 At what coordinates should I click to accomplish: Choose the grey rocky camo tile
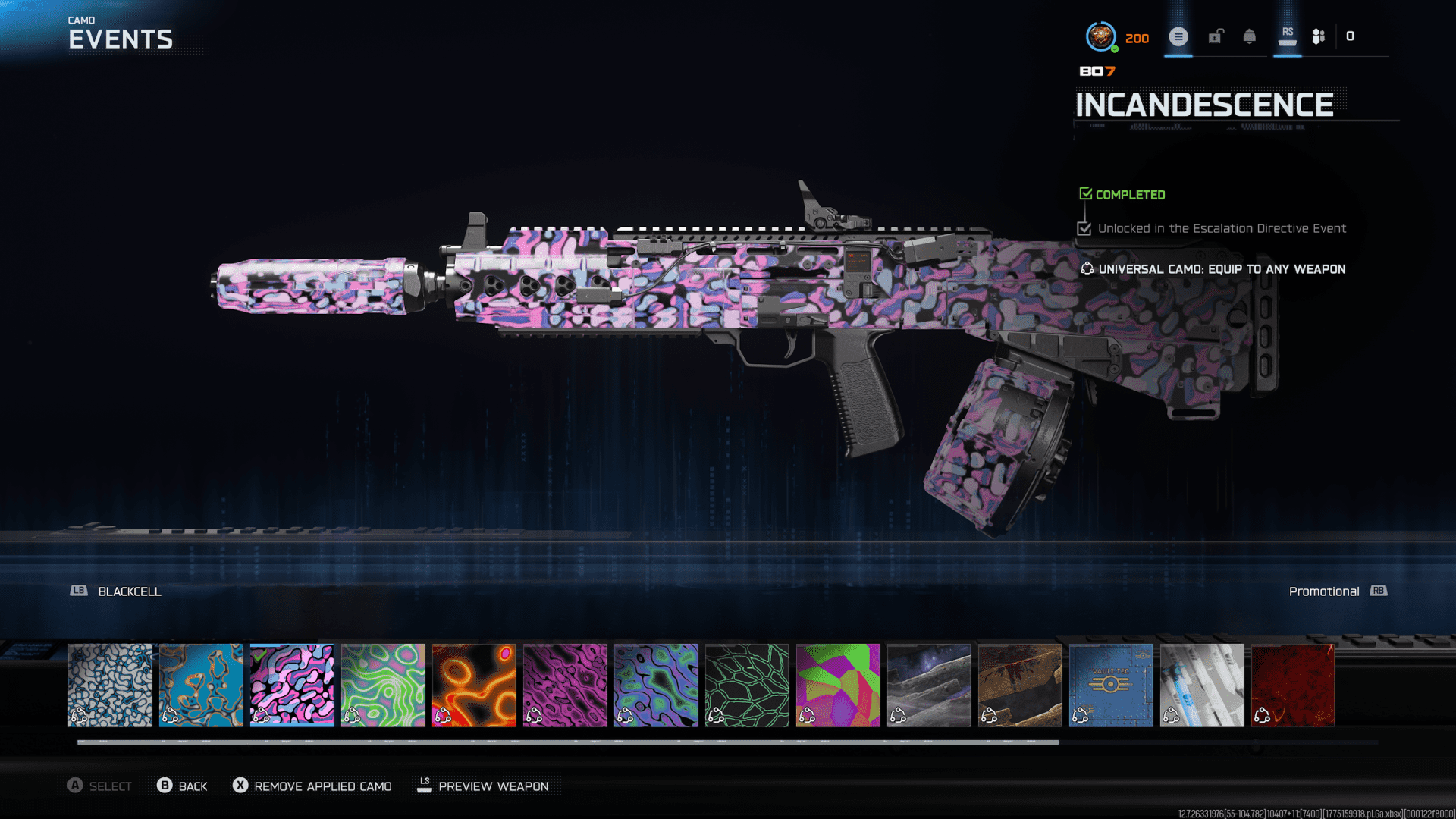tap(929, 686)
